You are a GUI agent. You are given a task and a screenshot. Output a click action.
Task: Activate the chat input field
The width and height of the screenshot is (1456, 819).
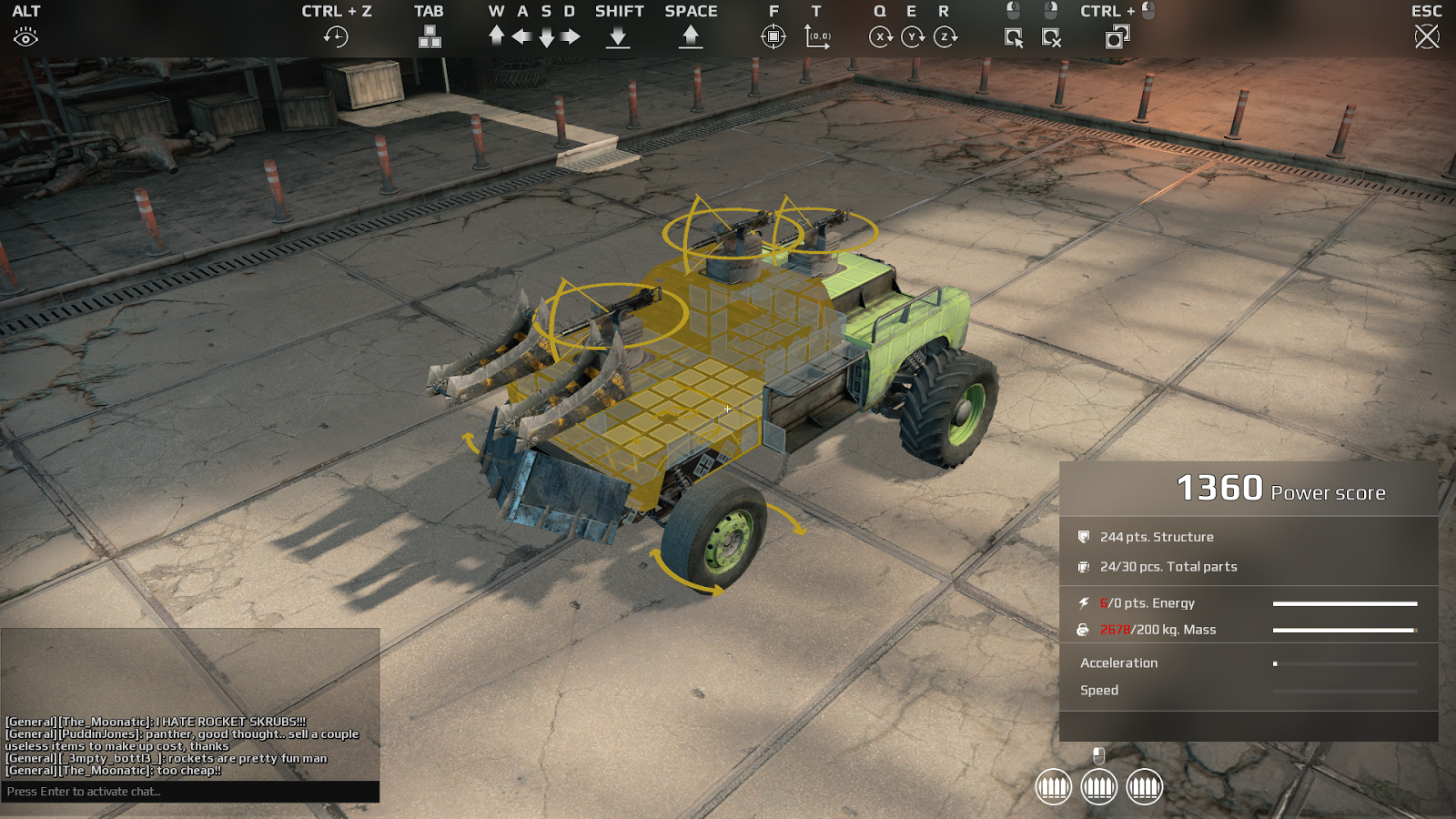pyautogui.click(x=191, y=791)
